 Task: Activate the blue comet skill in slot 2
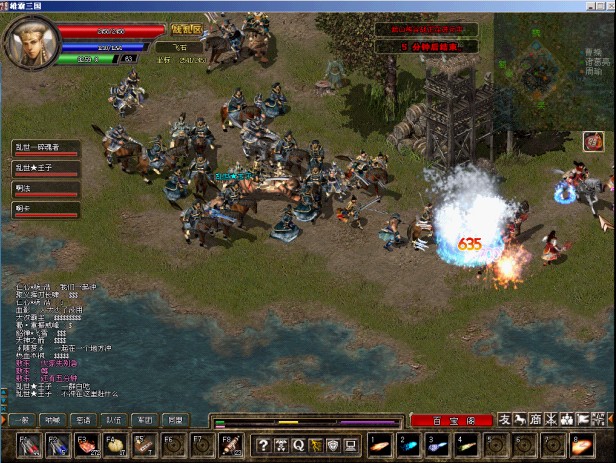408,443
